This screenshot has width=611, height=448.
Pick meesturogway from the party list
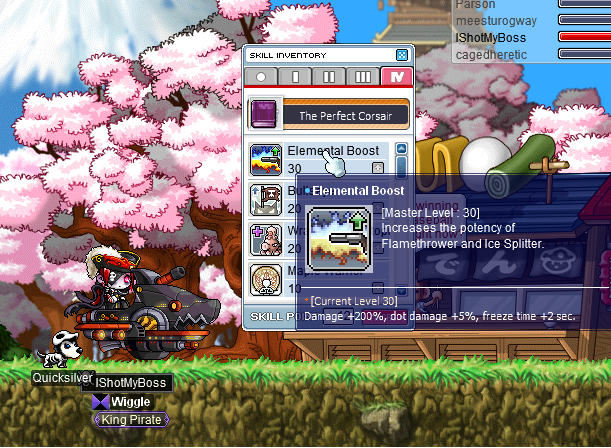(x=494, y=20)
